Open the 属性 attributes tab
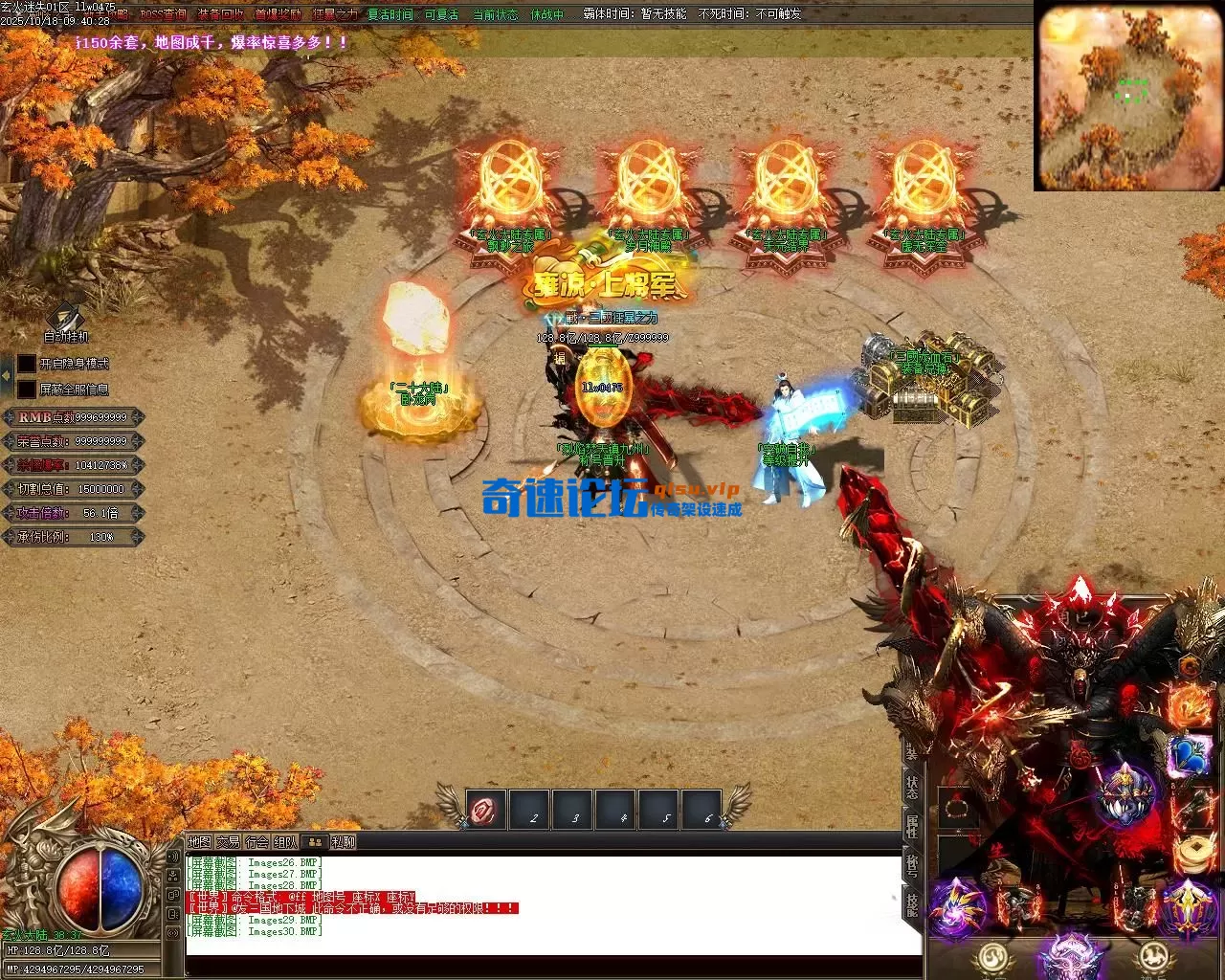The image size is (1225, 980). (x=912, y=826)
